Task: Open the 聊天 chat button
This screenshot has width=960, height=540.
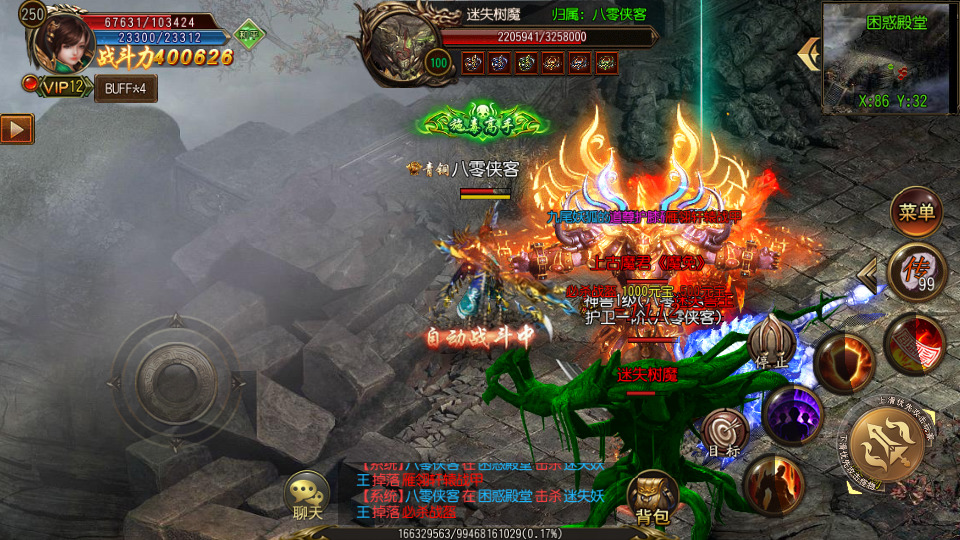Action: pos(307,498)
